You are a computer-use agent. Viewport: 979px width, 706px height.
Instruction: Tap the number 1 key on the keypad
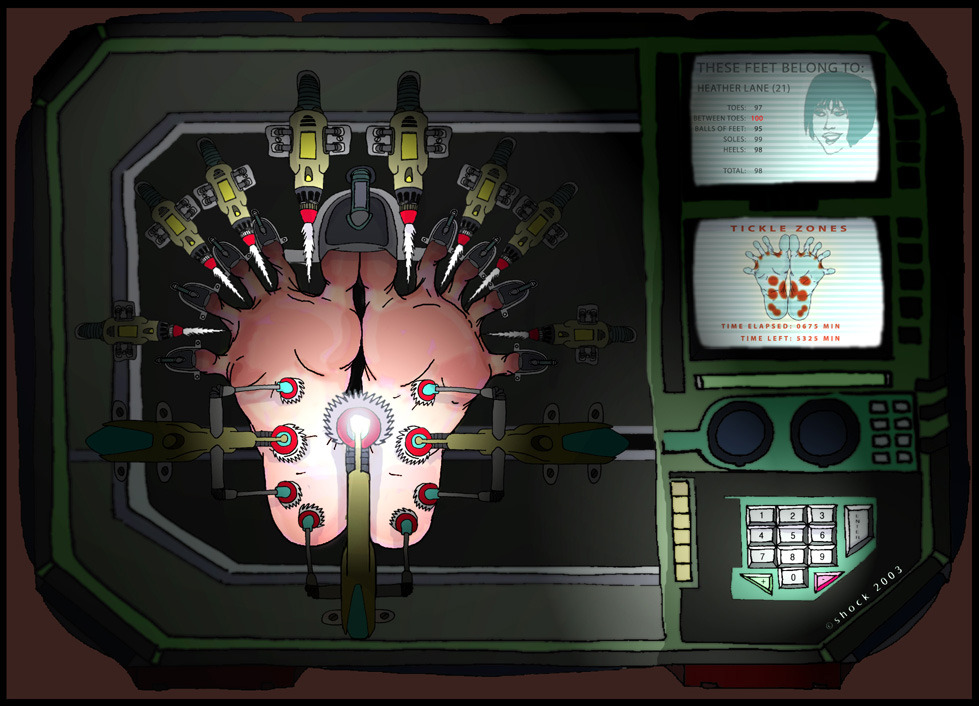(x=763, y=516)
